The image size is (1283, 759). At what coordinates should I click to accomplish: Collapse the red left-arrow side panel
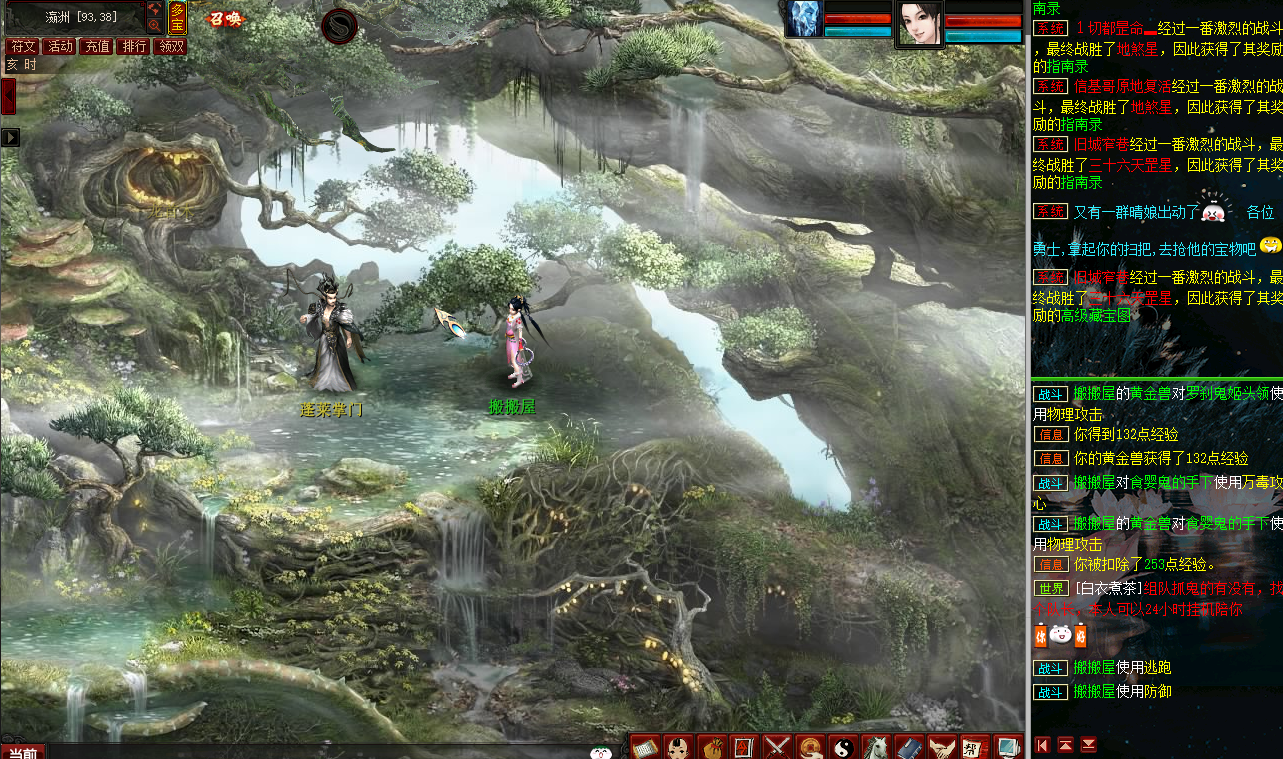coord(8,97)
